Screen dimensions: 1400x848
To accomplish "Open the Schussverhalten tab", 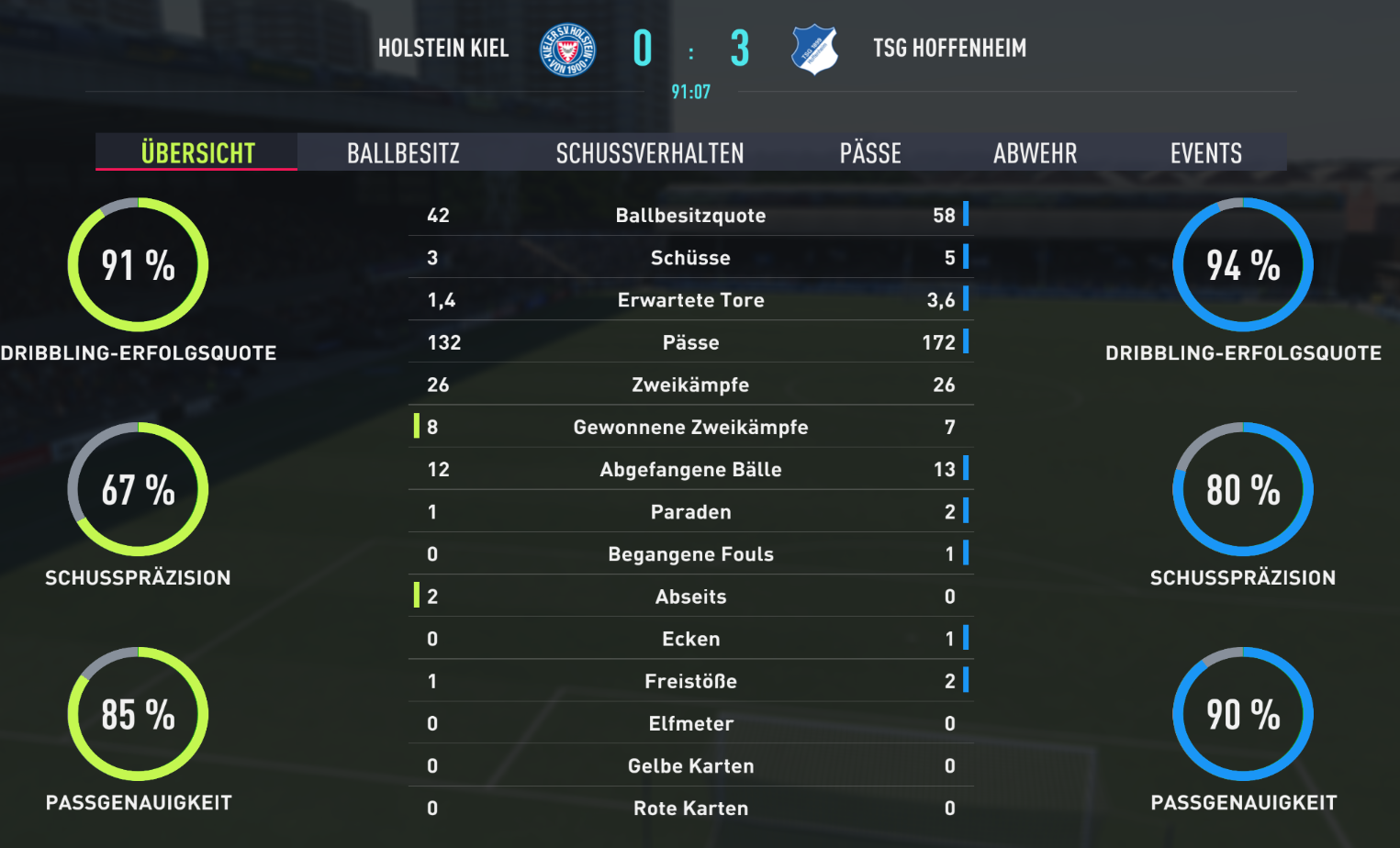I will pos(650,152).
